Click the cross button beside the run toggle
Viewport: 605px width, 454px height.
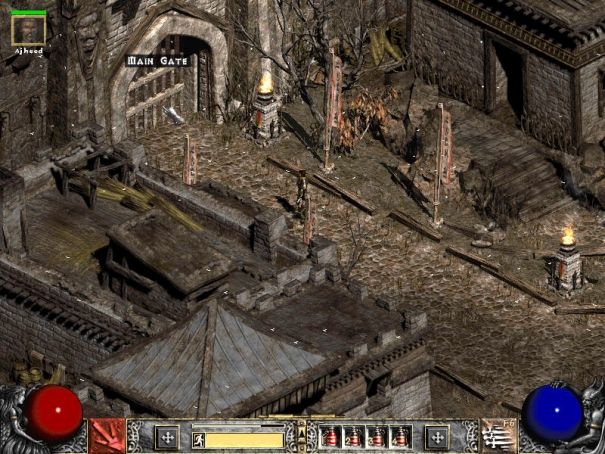click(x=167, y=437)
